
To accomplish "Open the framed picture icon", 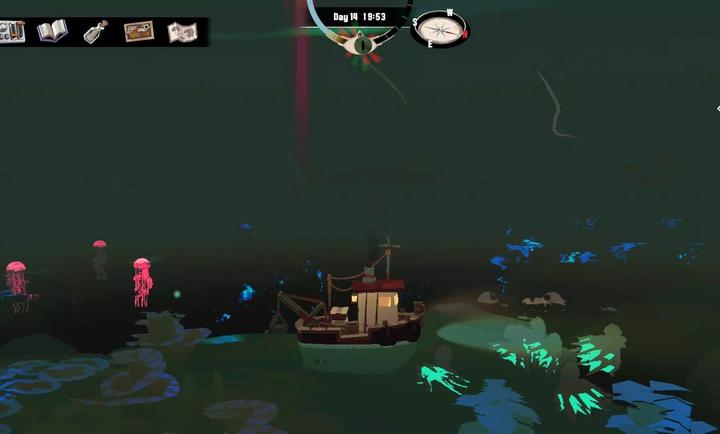I will (139, 31).
